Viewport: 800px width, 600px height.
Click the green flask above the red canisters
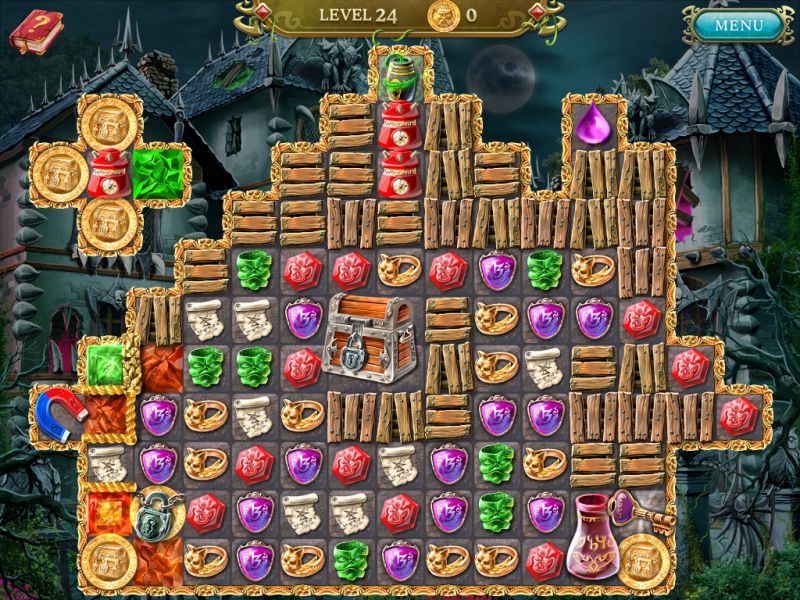pos(399,70)
